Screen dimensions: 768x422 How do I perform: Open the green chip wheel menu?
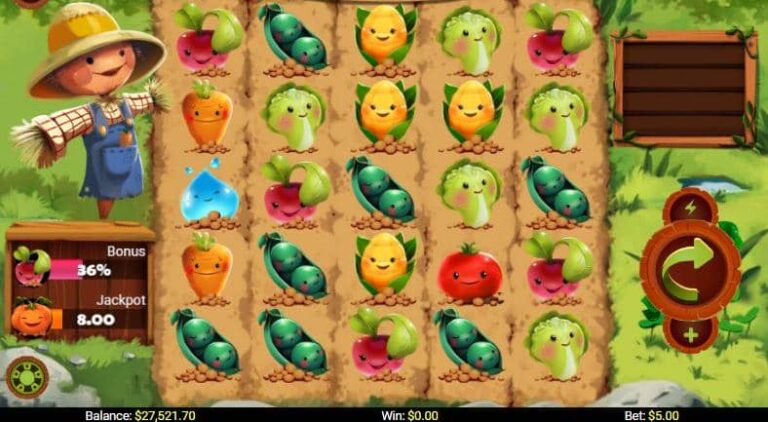pyautogui.click(x=26, y=377)
